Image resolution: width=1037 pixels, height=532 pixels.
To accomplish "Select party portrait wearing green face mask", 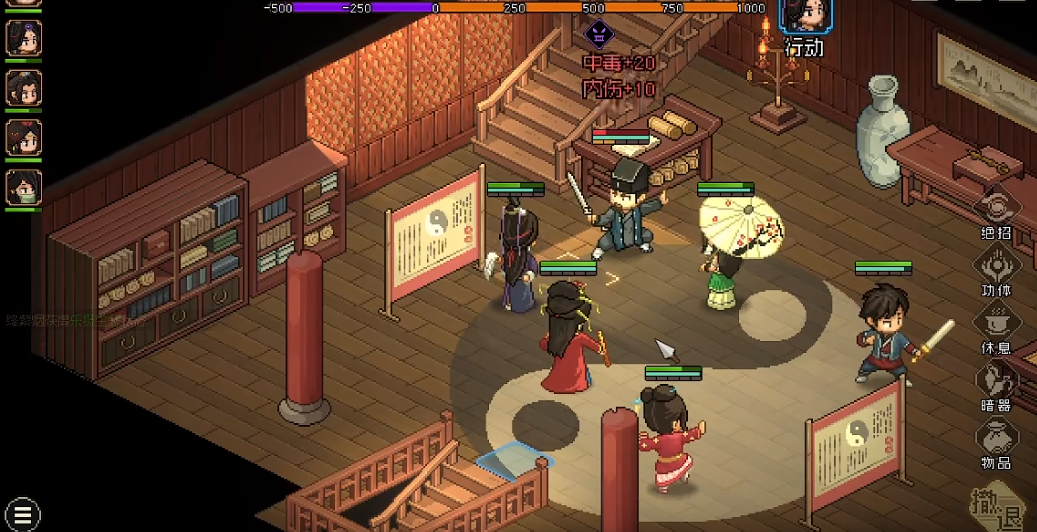I will point(23,187).
